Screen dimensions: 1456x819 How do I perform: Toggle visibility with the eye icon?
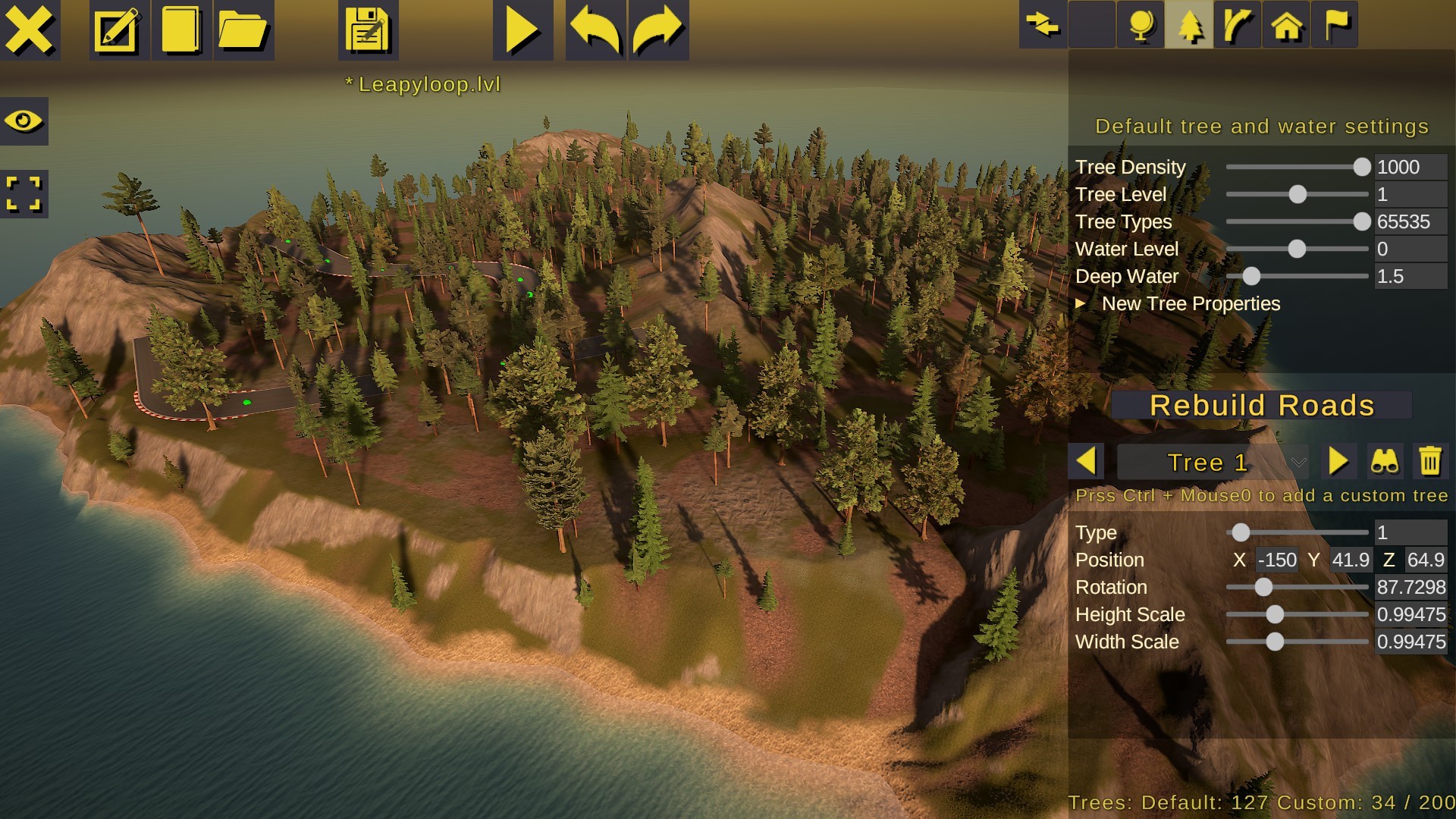[x=24, y=121]
